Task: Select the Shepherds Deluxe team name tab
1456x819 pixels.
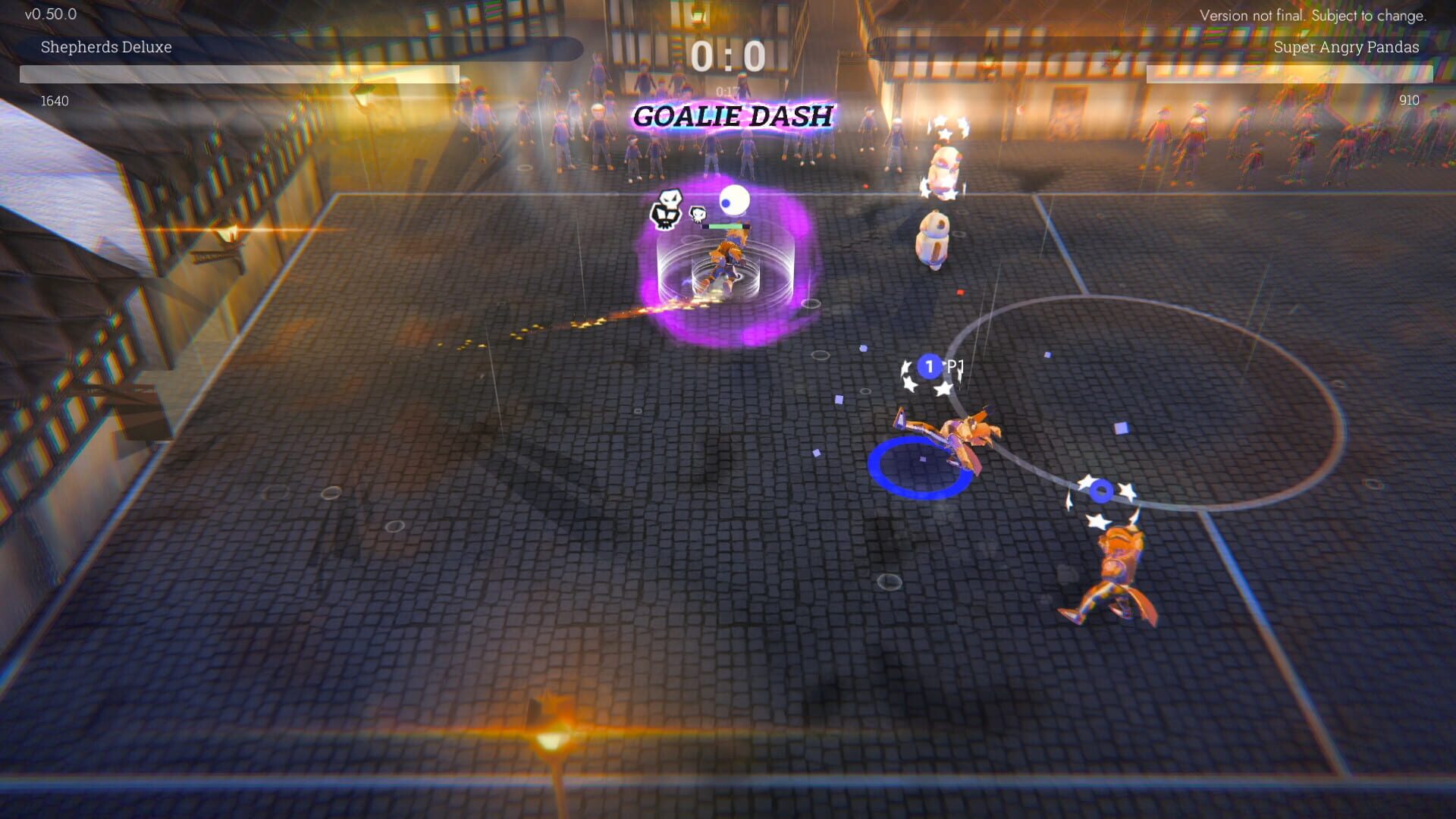Action: pos(106,47)
